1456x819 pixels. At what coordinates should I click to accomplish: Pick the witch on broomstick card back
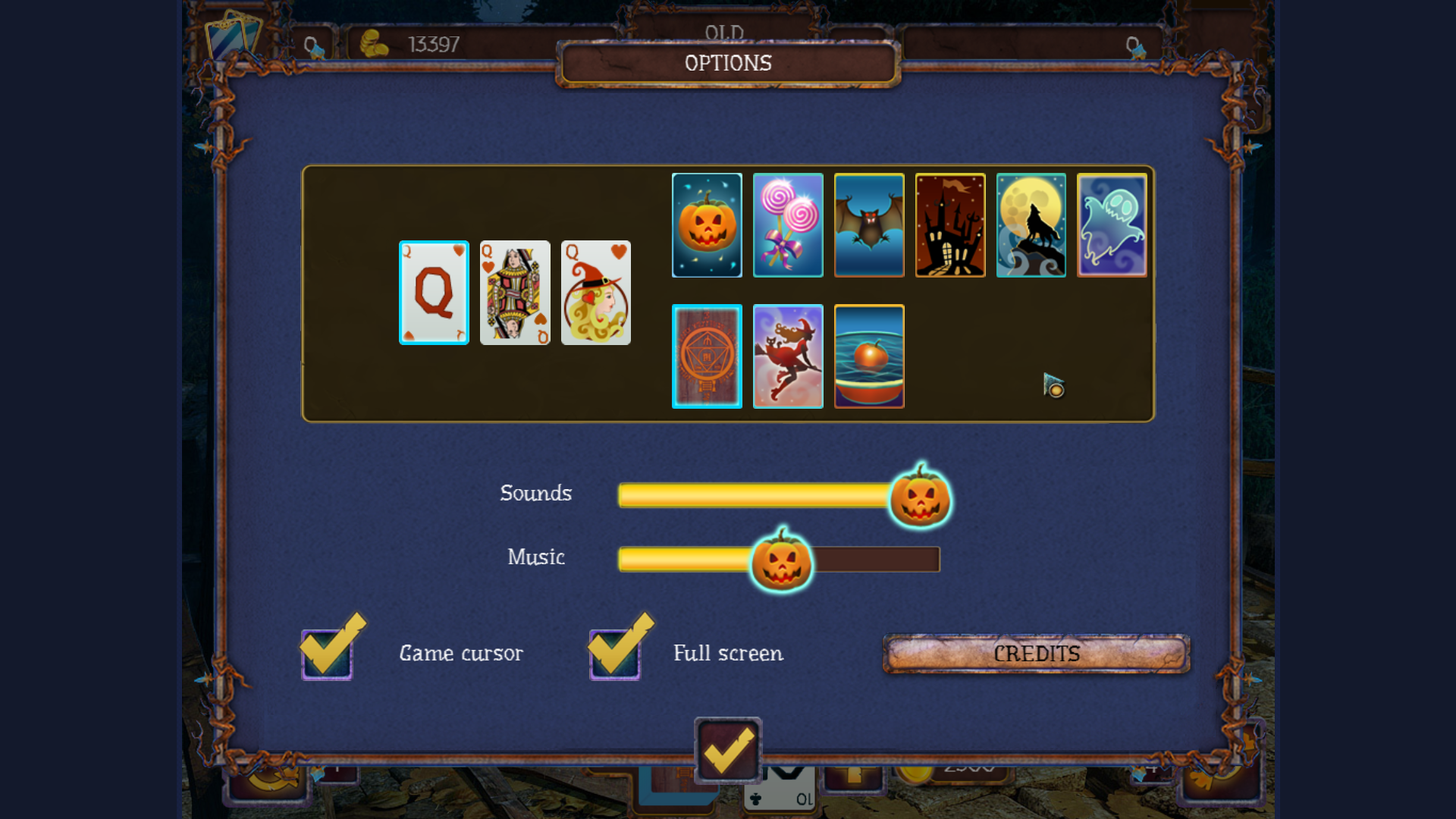[788, 356]
